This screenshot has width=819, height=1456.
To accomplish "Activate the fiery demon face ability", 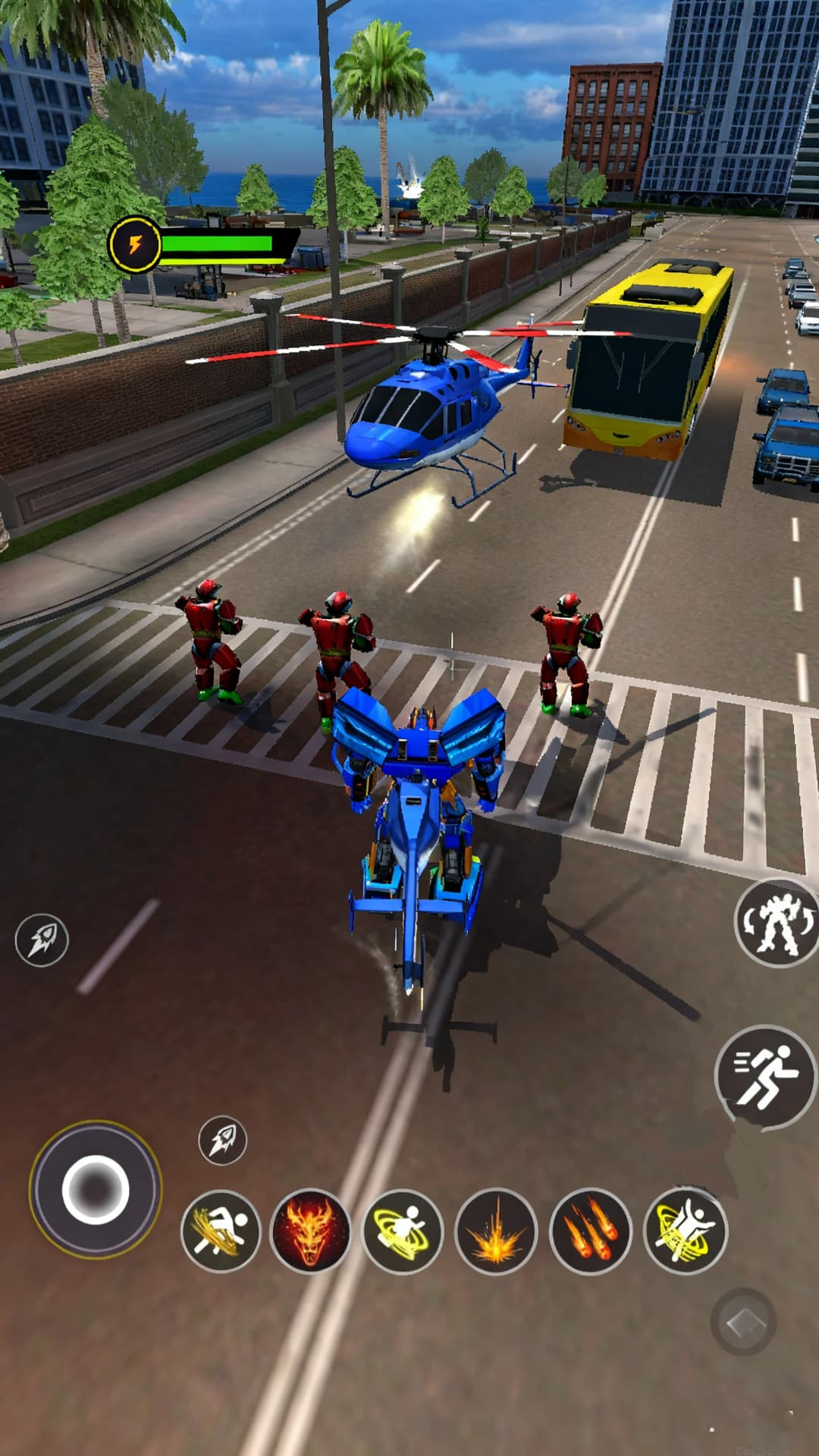I will [x=310, y=1230].
